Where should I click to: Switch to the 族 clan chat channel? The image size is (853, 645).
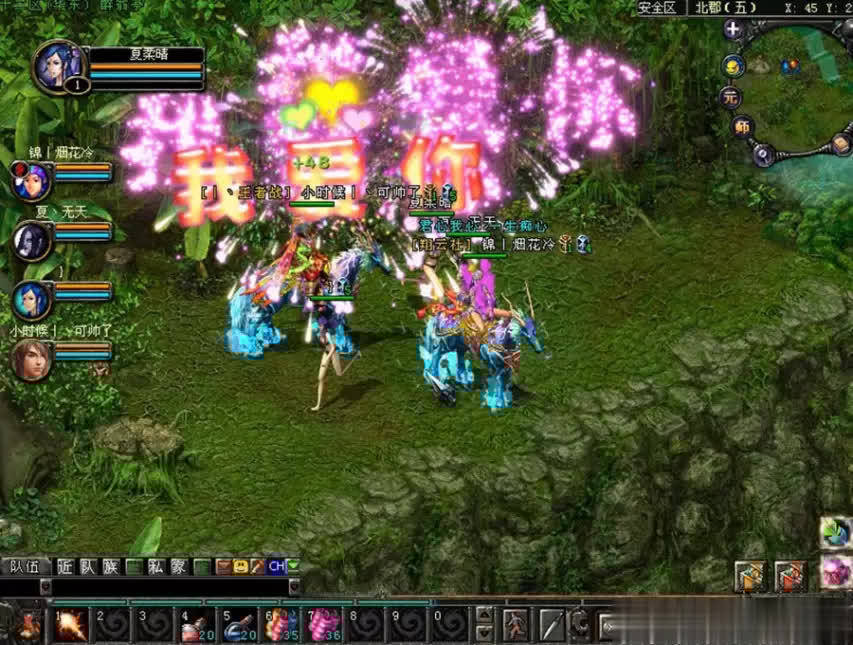[110, 566]
